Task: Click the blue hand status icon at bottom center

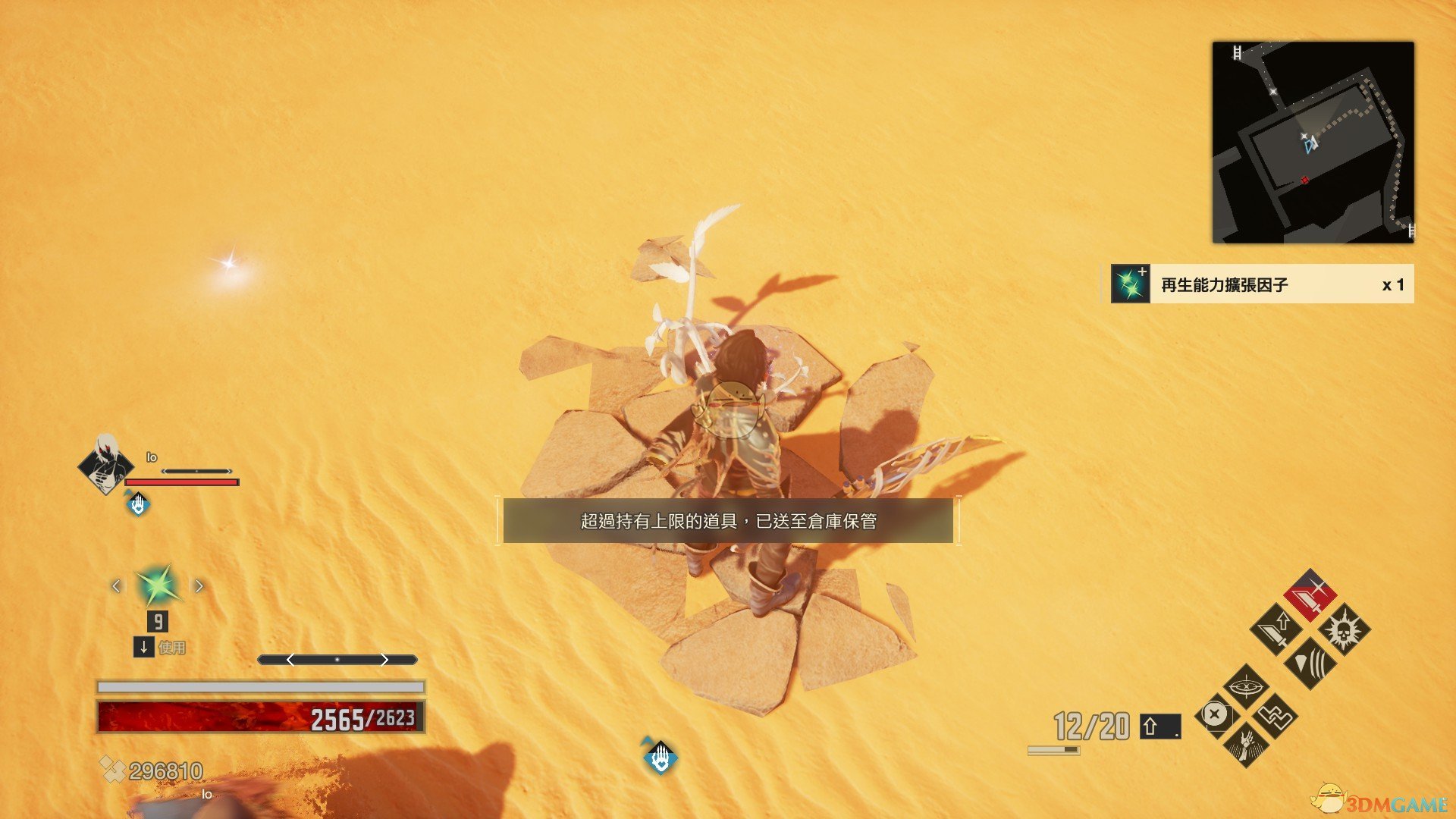Action: pyautogui.click(x=661, y=757)
